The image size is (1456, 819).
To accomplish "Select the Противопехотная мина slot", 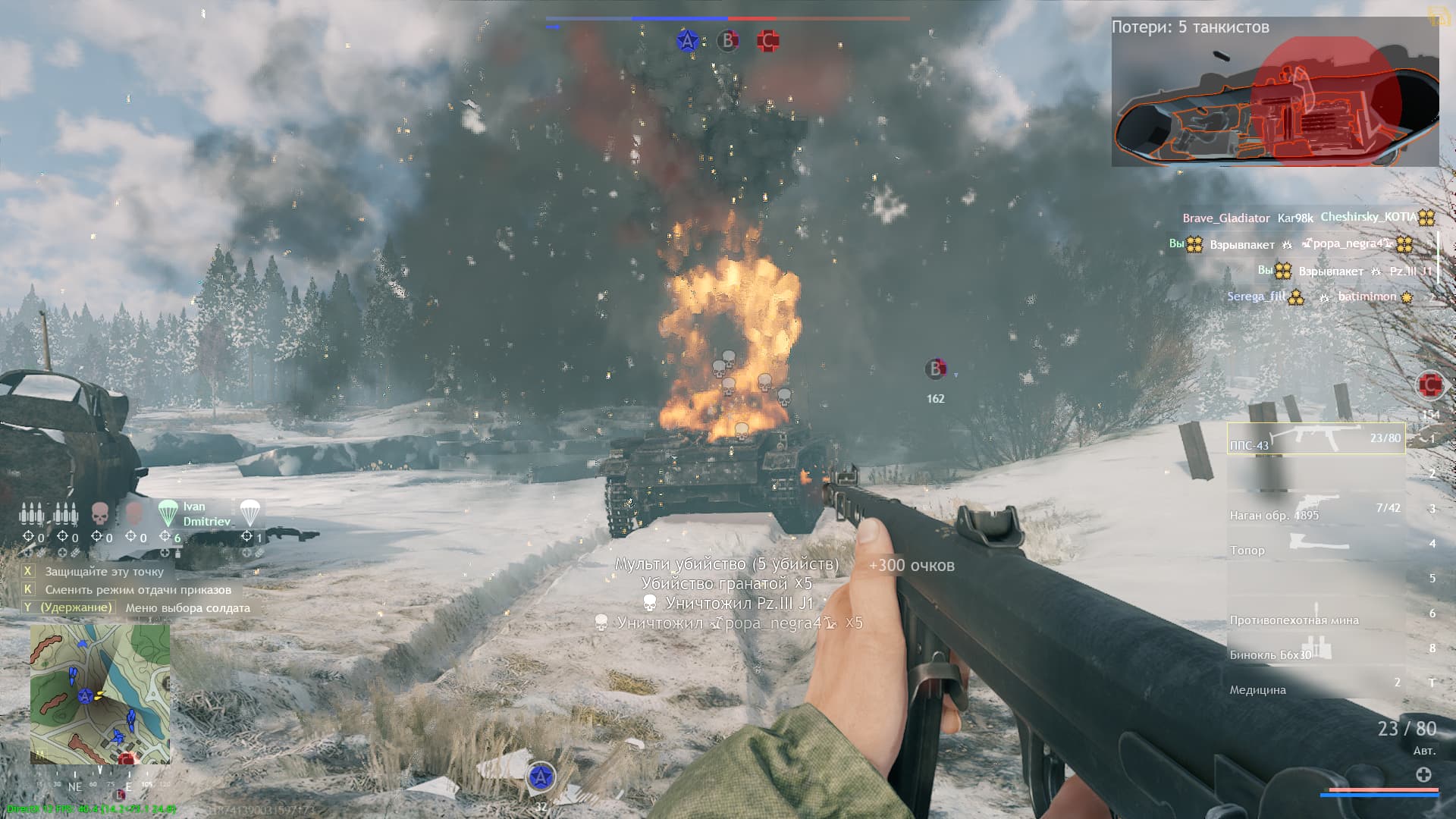I will tap(1316, 613).
